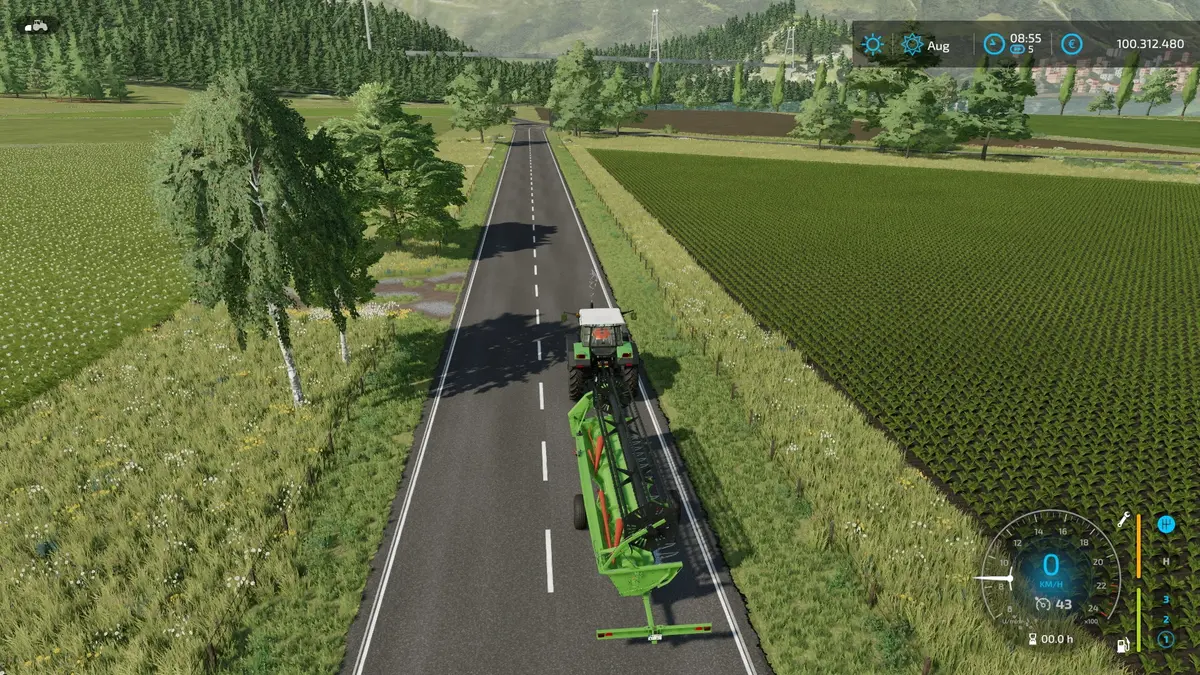This screenshot has height=675, width=1200.
Task: Toggle the cruise control speed icon
Action: [1043, 603]
